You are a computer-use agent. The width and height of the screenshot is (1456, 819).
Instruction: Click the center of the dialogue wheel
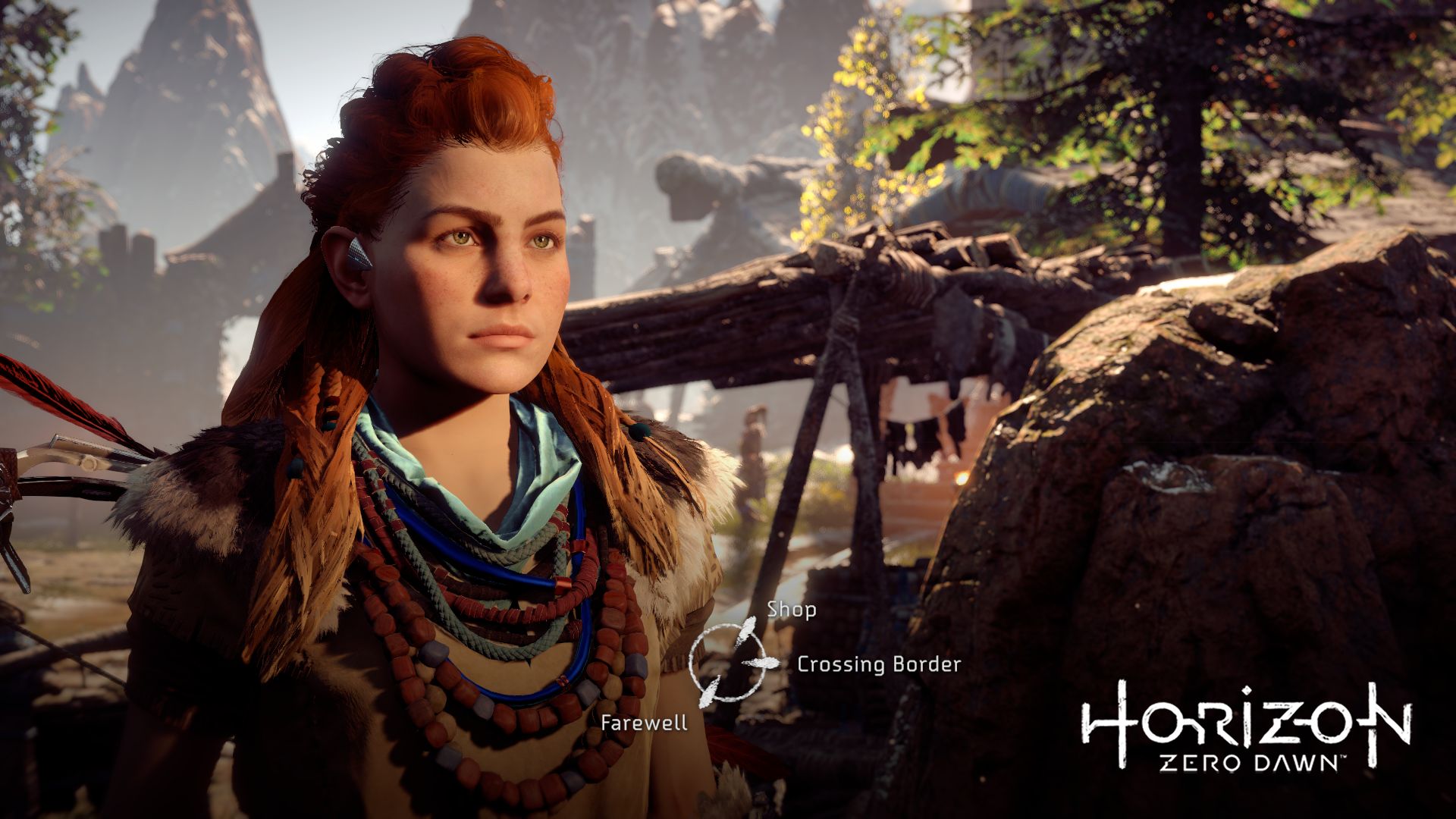pyautogui.click(x=728, y=661)
